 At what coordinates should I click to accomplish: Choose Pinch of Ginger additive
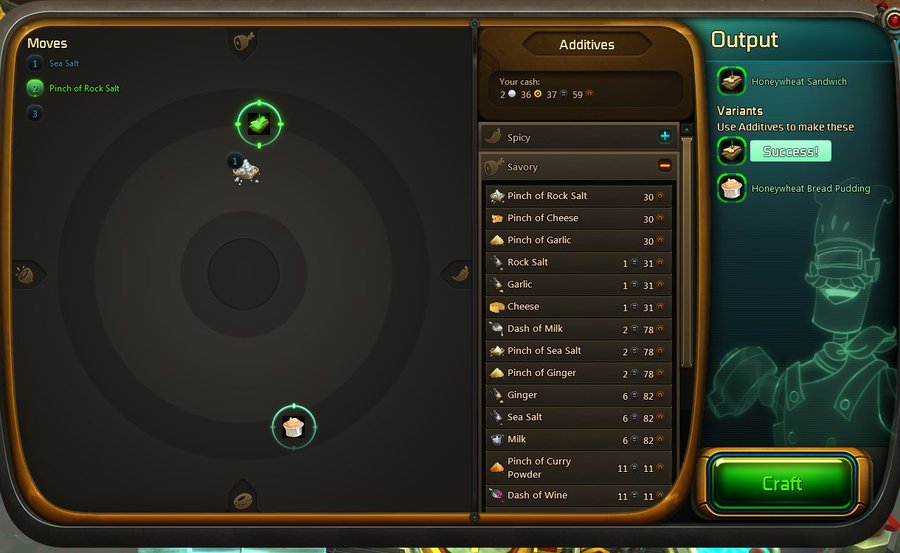click(577, 373)
